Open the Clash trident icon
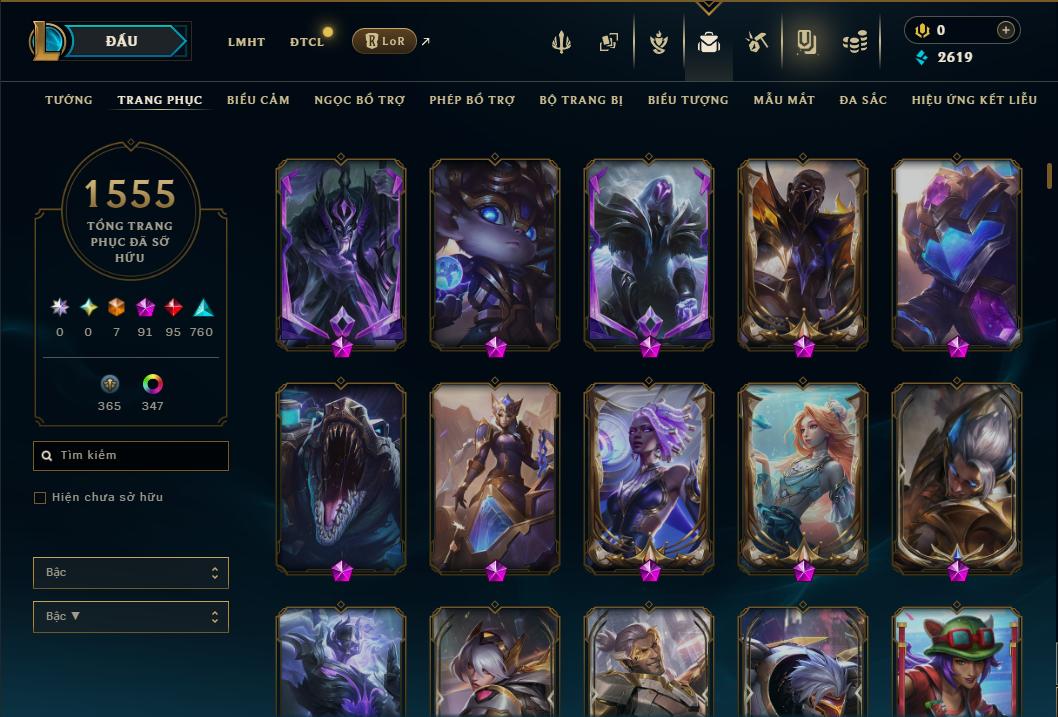Image resolution: width=1058 pixels, height=717 pixels. click(561, 42)
